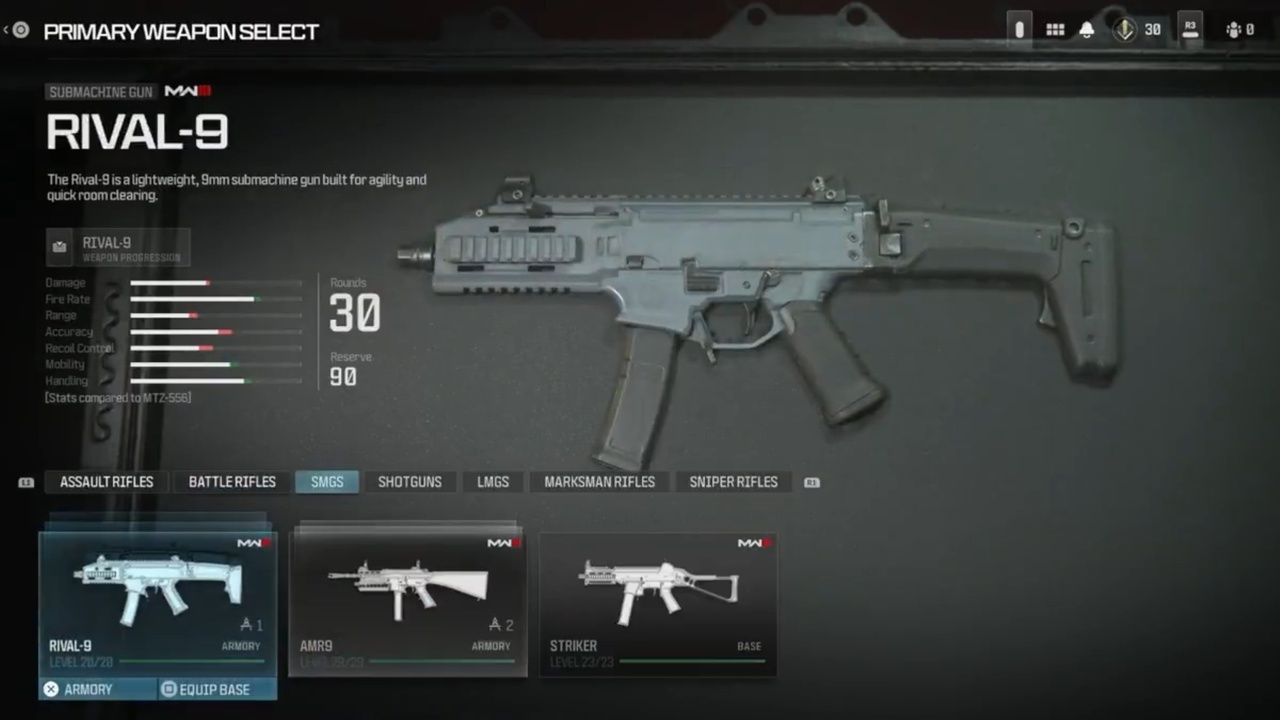
Task: Click the R3 button indicator top right
Action: click(1190, 29)
